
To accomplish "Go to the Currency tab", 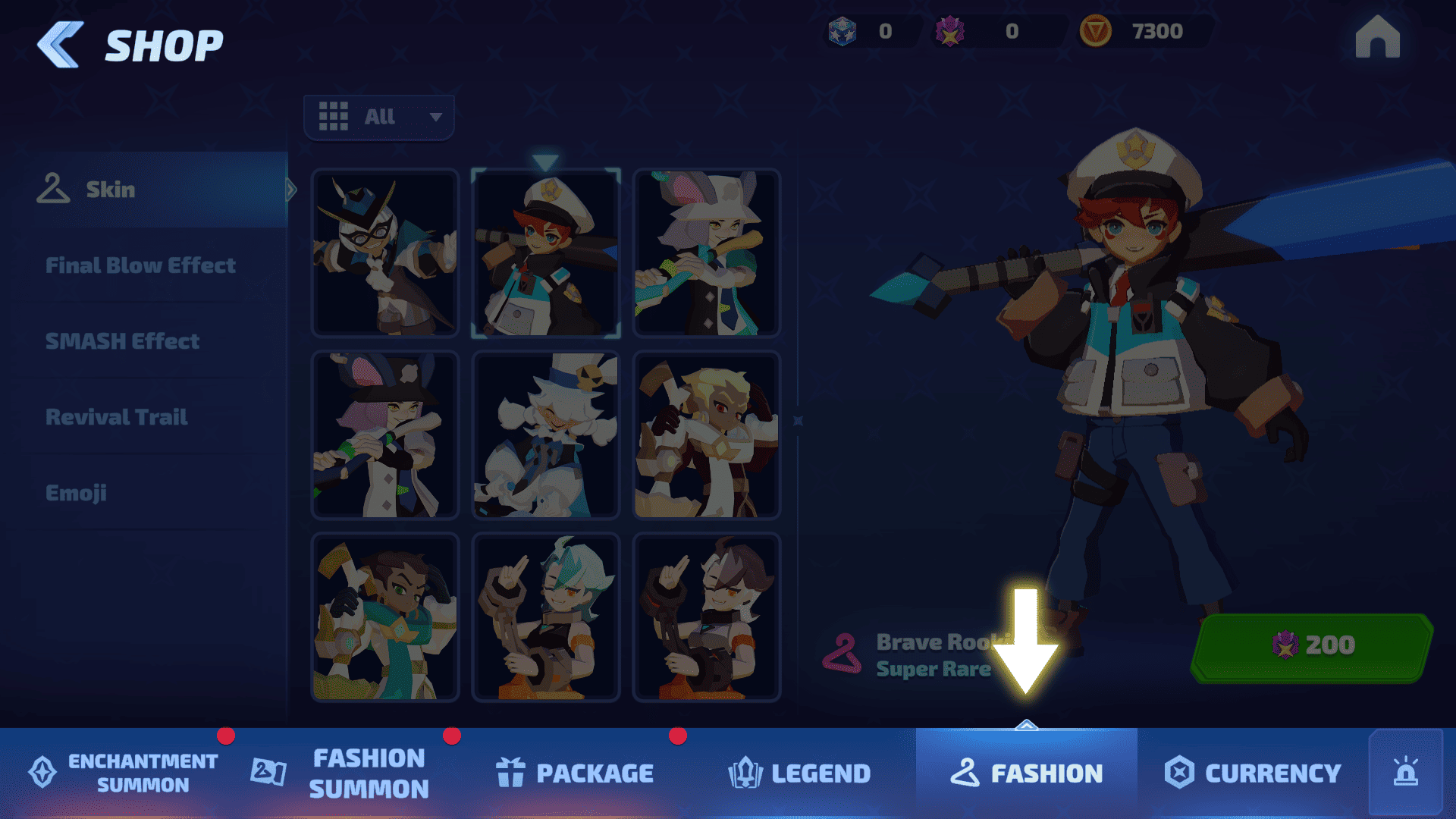I will 1254,773.
